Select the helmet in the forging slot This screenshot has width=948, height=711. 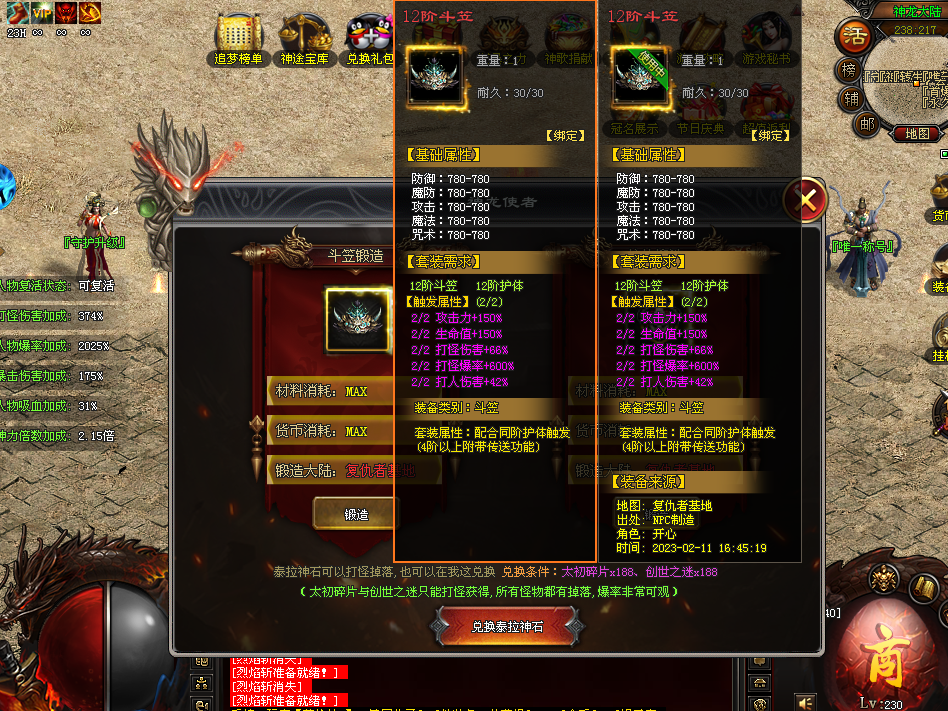click(357, 320)
